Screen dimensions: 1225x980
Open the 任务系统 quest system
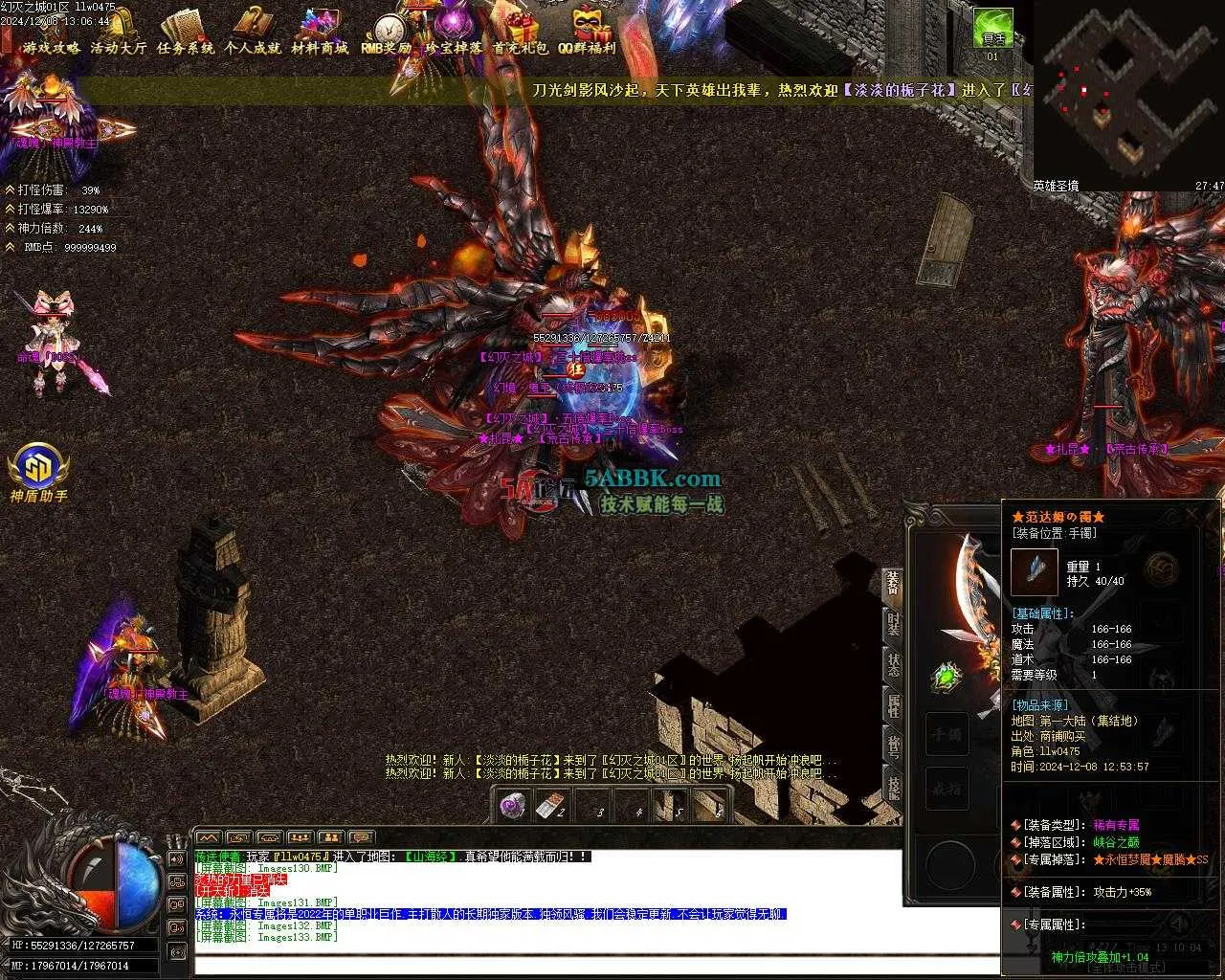pos(186,33)
